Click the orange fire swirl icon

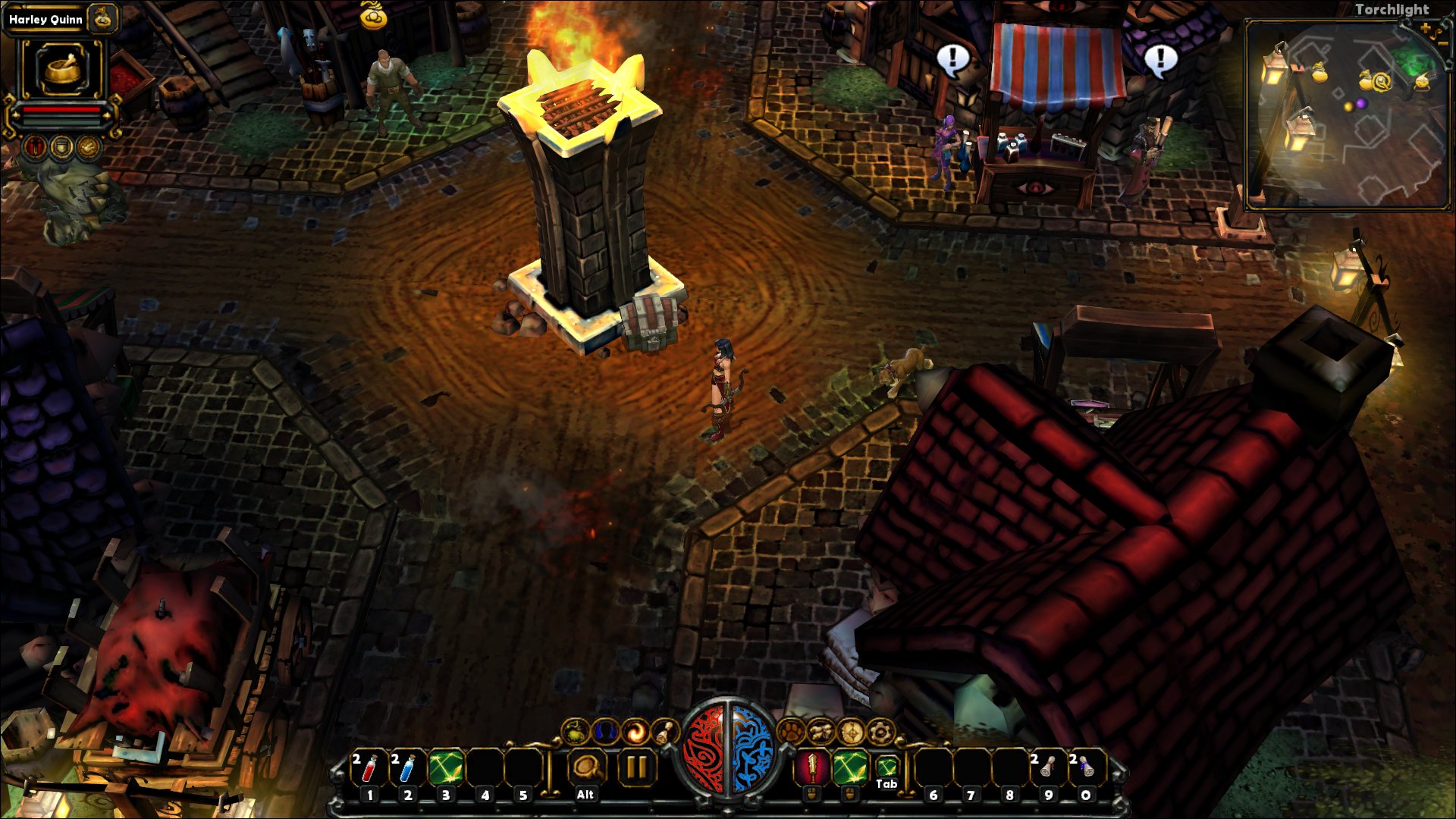click(x=635, y=732)
